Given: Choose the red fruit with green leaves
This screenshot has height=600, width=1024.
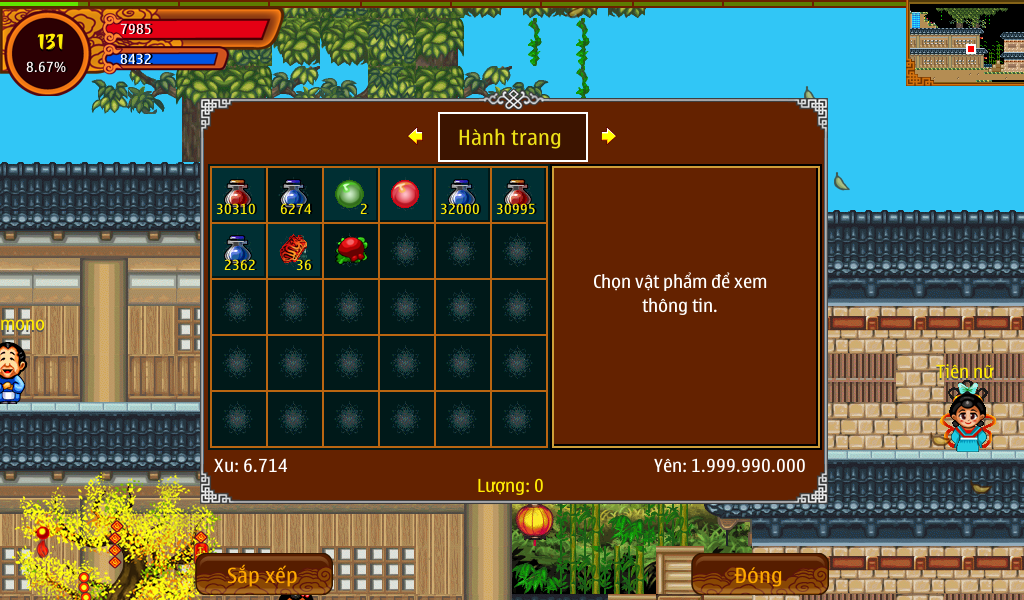Looking at the screenshot, I should [x=350, y=250].
